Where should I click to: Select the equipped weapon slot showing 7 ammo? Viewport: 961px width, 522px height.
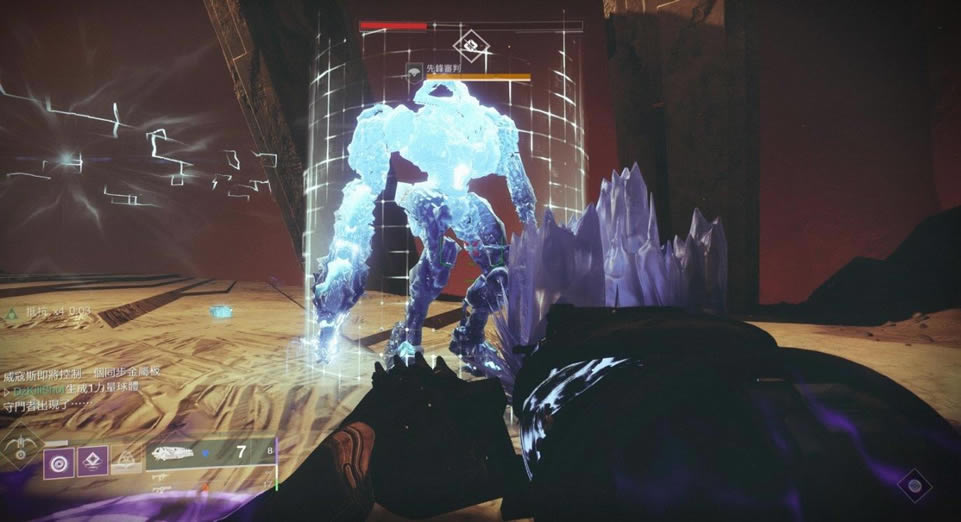209,454
